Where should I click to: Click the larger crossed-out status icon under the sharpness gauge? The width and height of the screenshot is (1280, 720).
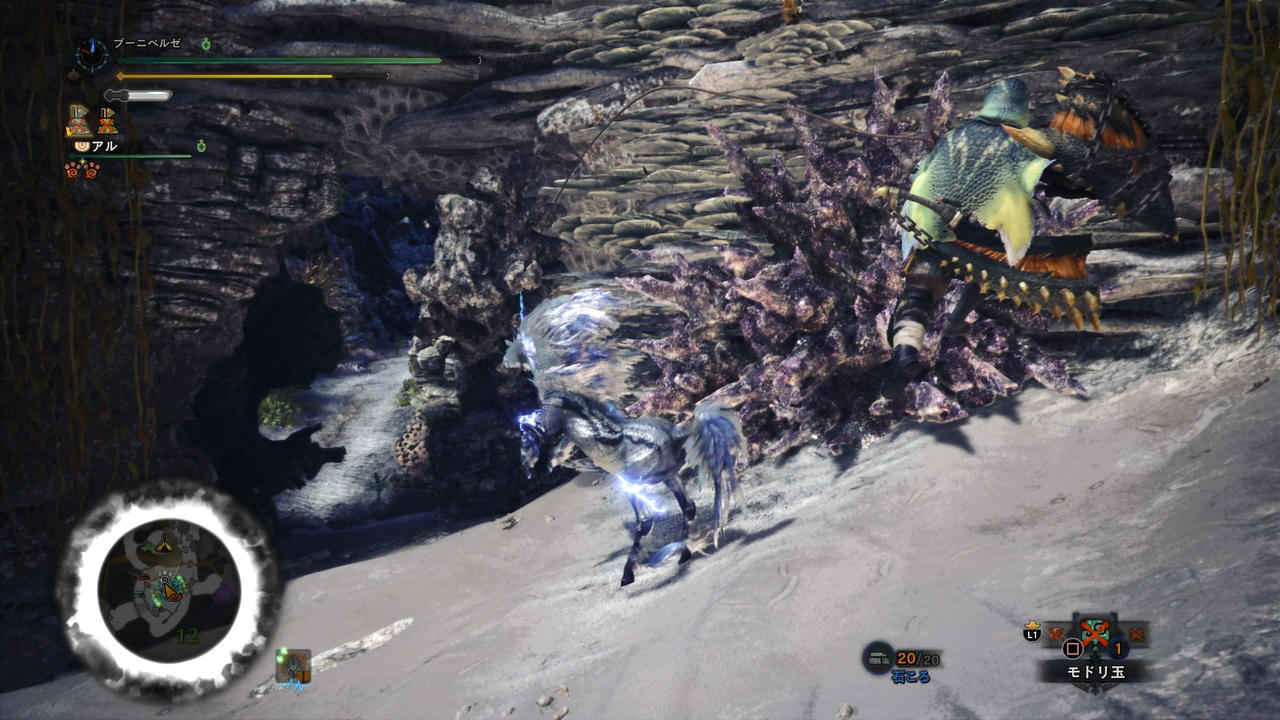tap(79, 121)
